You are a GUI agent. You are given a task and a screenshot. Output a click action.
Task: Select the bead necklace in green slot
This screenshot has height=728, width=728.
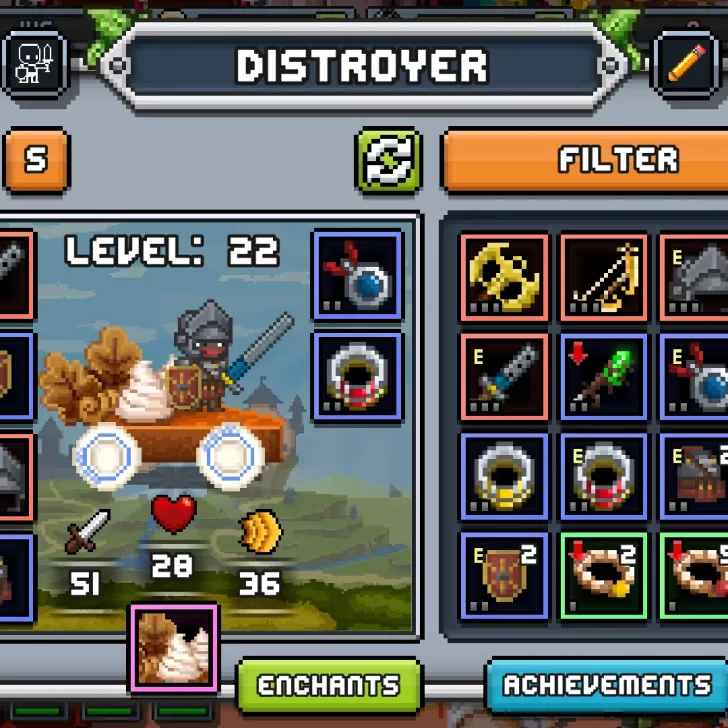[x=604, y=575]
